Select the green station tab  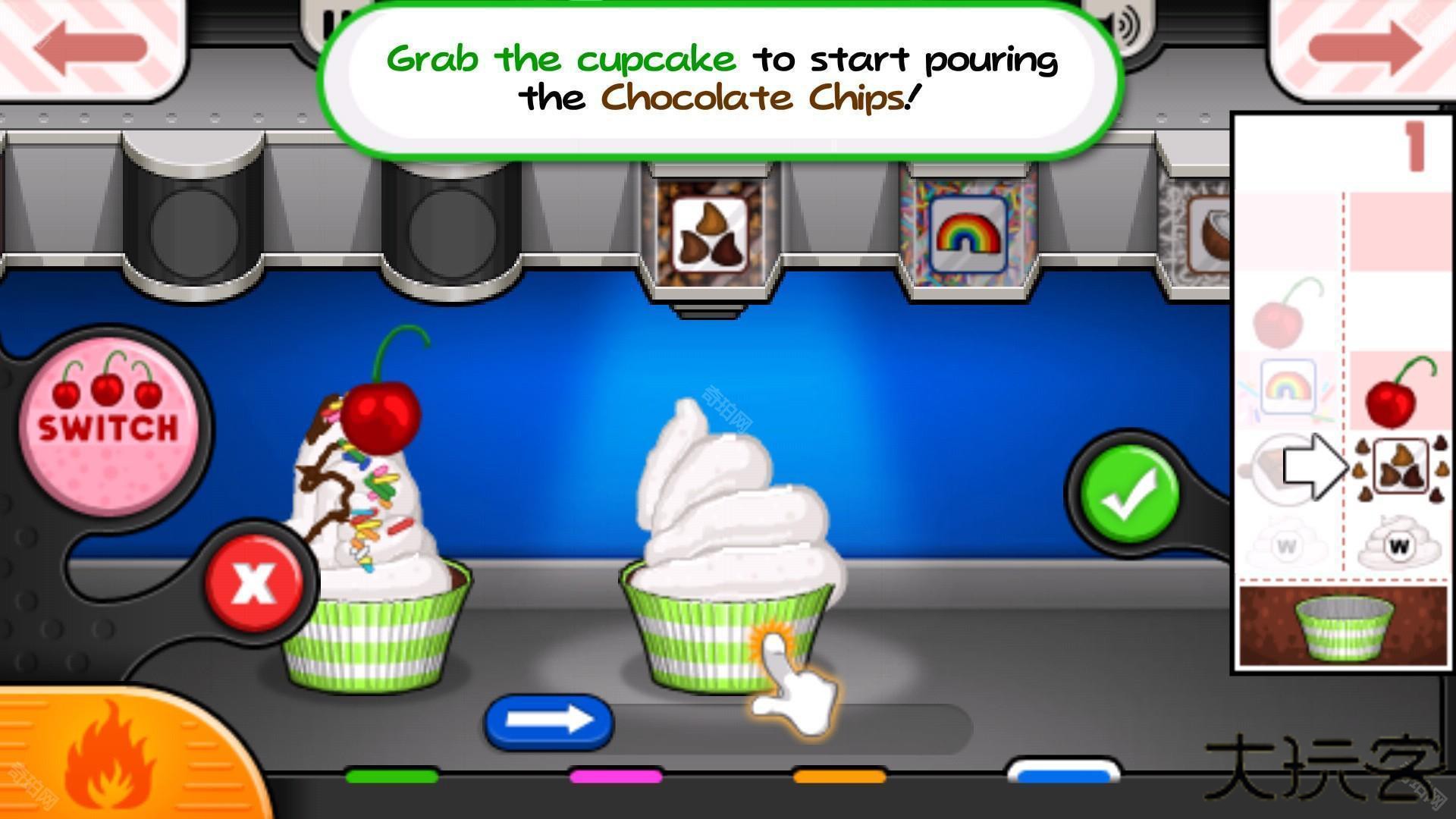(391, 776)
